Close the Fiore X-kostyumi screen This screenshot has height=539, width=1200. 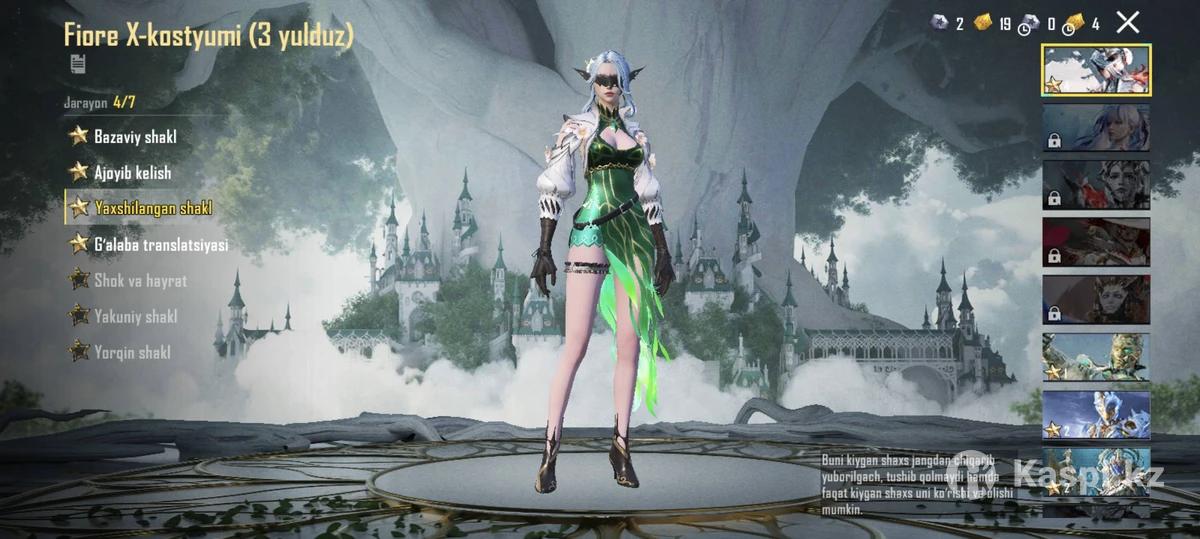(1127, 23)
